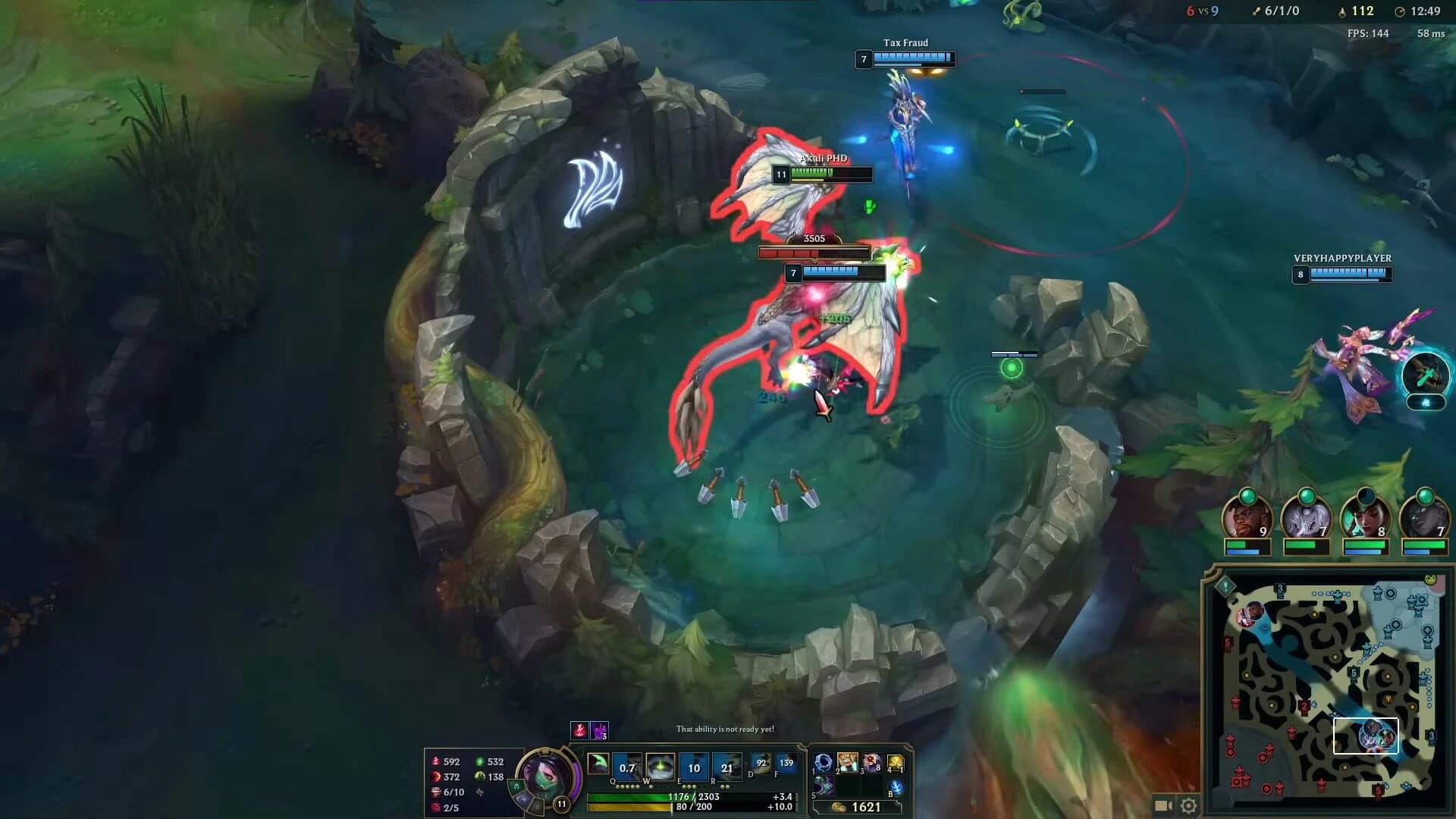Click Akali's champion portrait at level 11
1456x819 pixels.
pos(546,777)
